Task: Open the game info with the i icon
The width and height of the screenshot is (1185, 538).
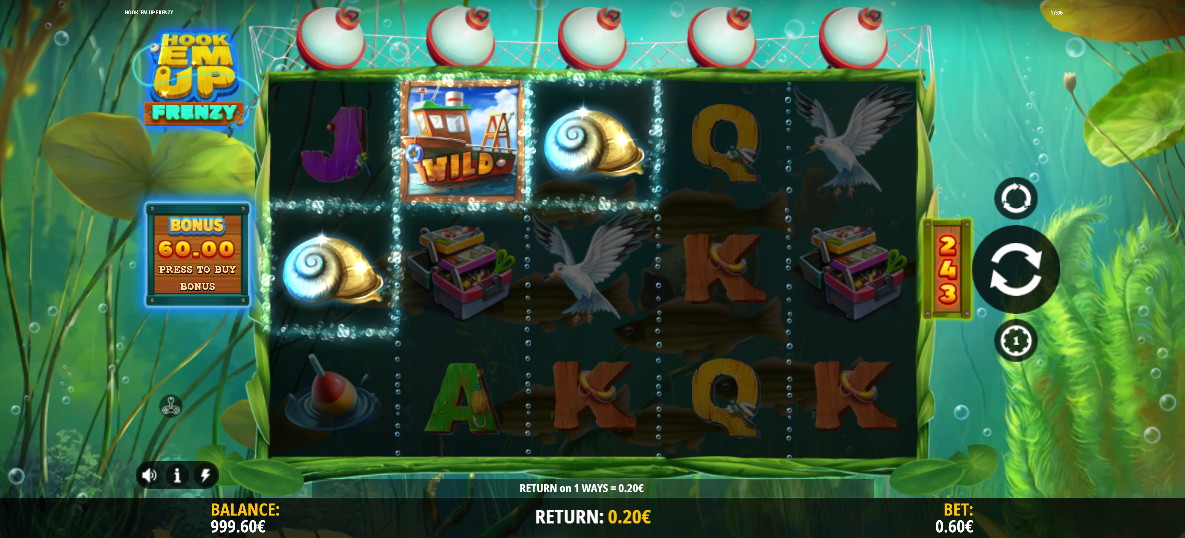Action: 177,475
